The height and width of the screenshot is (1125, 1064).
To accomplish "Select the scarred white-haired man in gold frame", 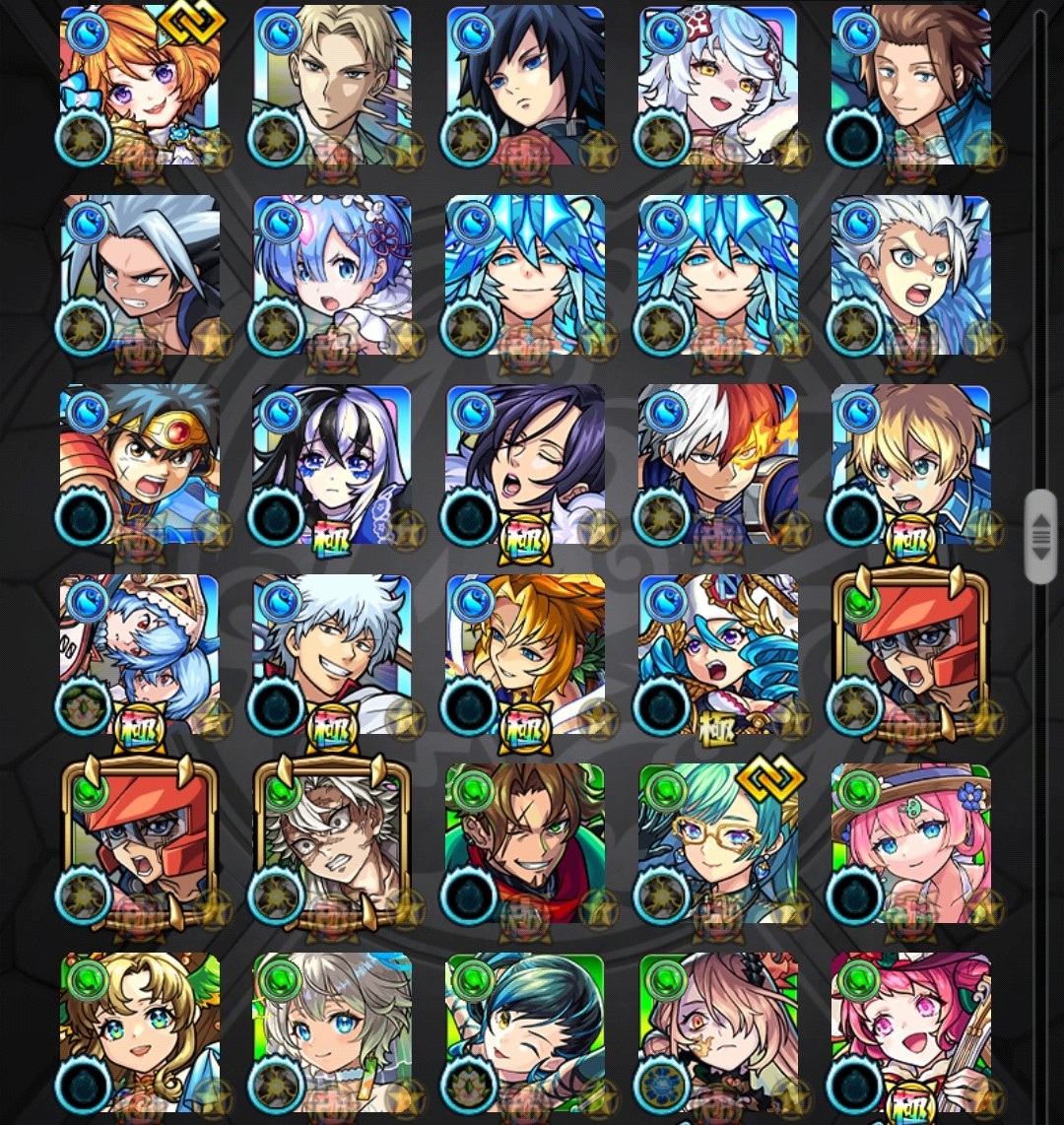I will click(x=332, y=843).
